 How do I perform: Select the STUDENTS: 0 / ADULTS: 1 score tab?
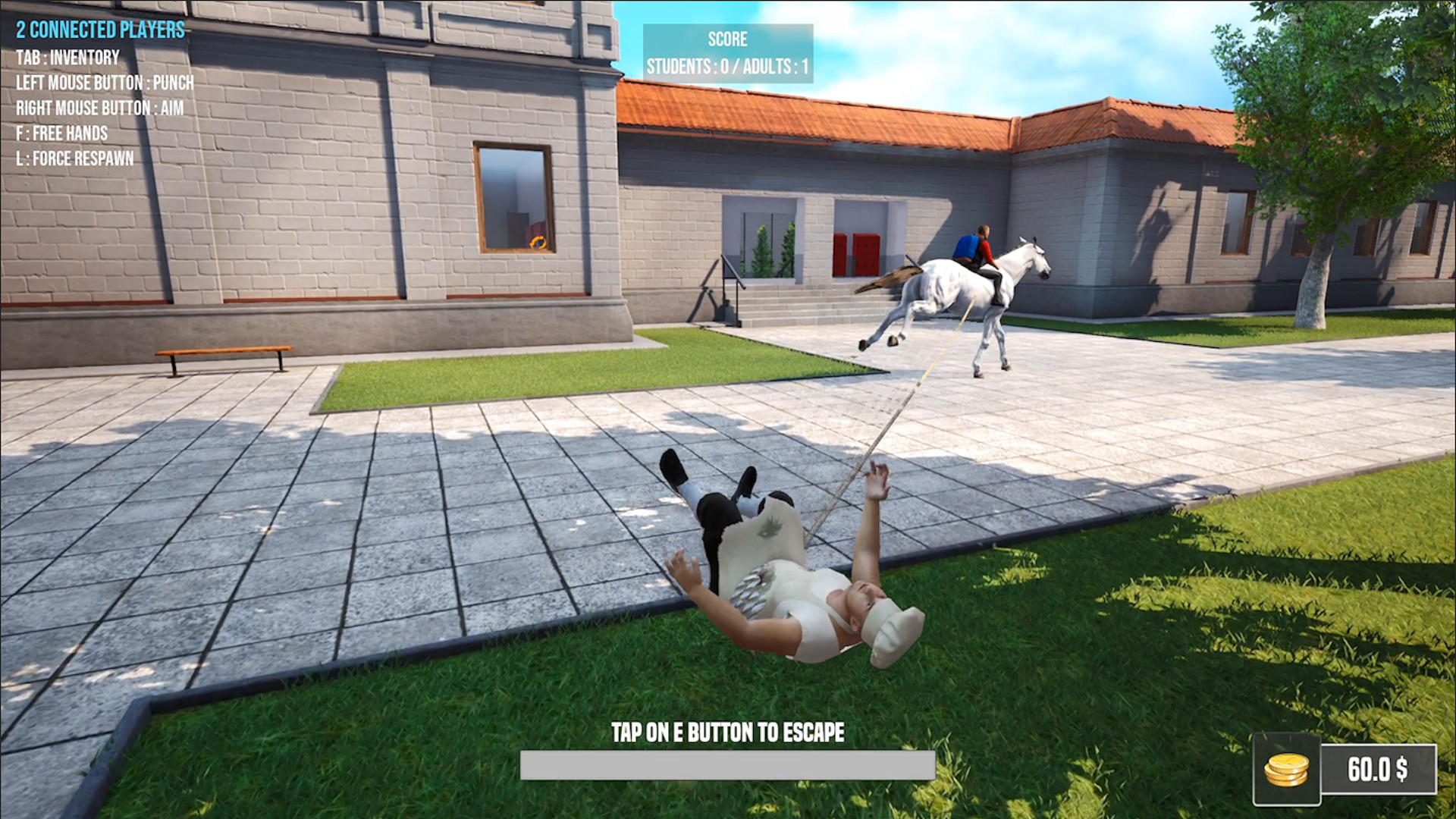point(727,65)
